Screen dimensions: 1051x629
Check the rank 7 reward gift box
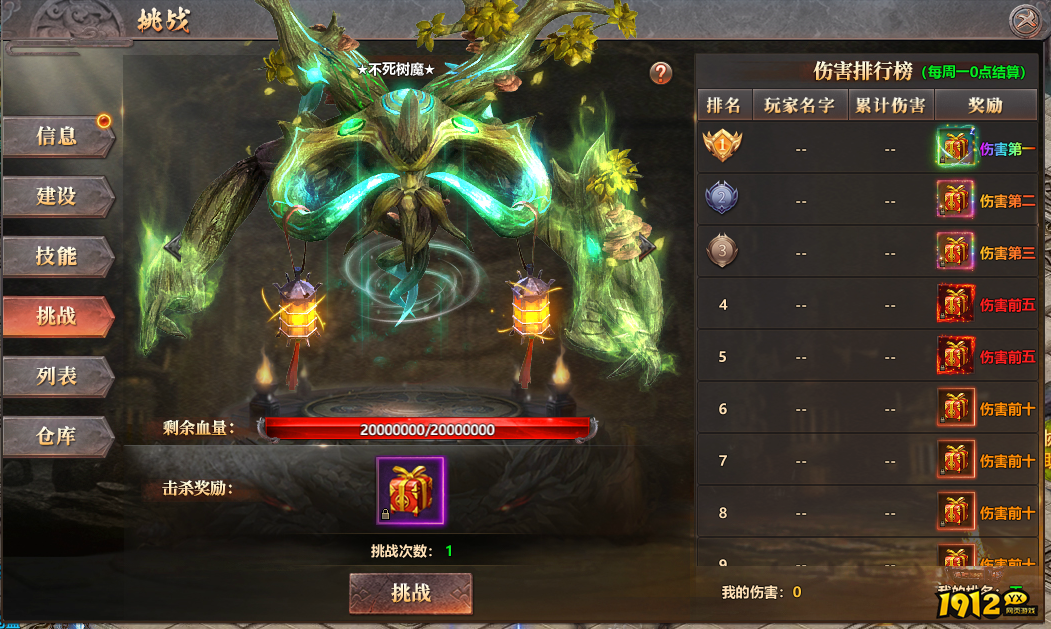pyautogui.click(x=955, y=460)
